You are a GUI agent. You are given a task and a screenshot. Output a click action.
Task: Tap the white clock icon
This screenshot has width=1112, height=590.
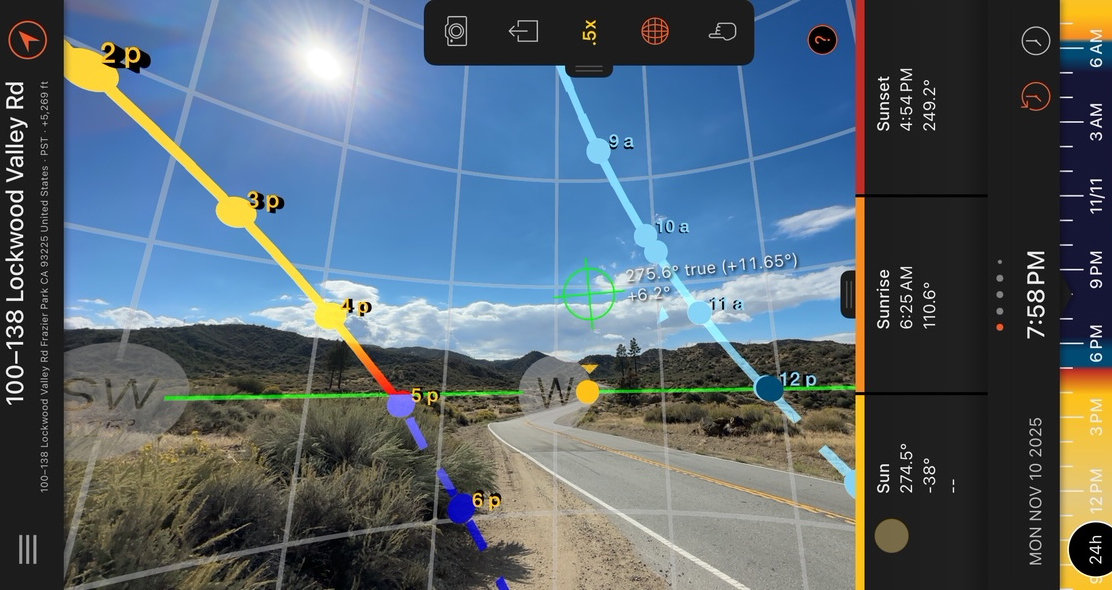coord(1036,41)
